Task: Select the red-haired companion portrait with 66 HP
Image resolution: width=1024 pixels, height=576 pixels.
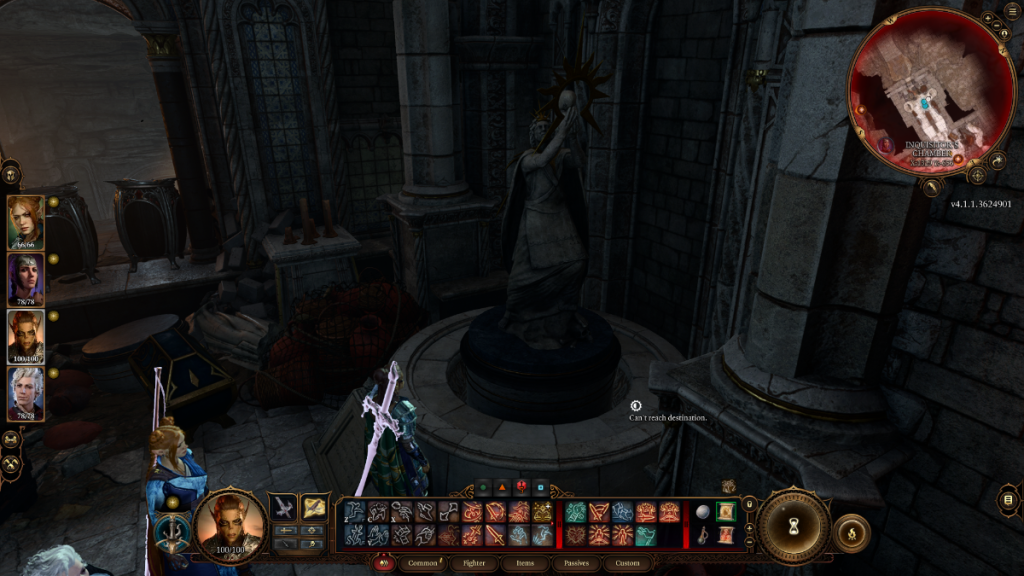Action: tap(25, 222)
